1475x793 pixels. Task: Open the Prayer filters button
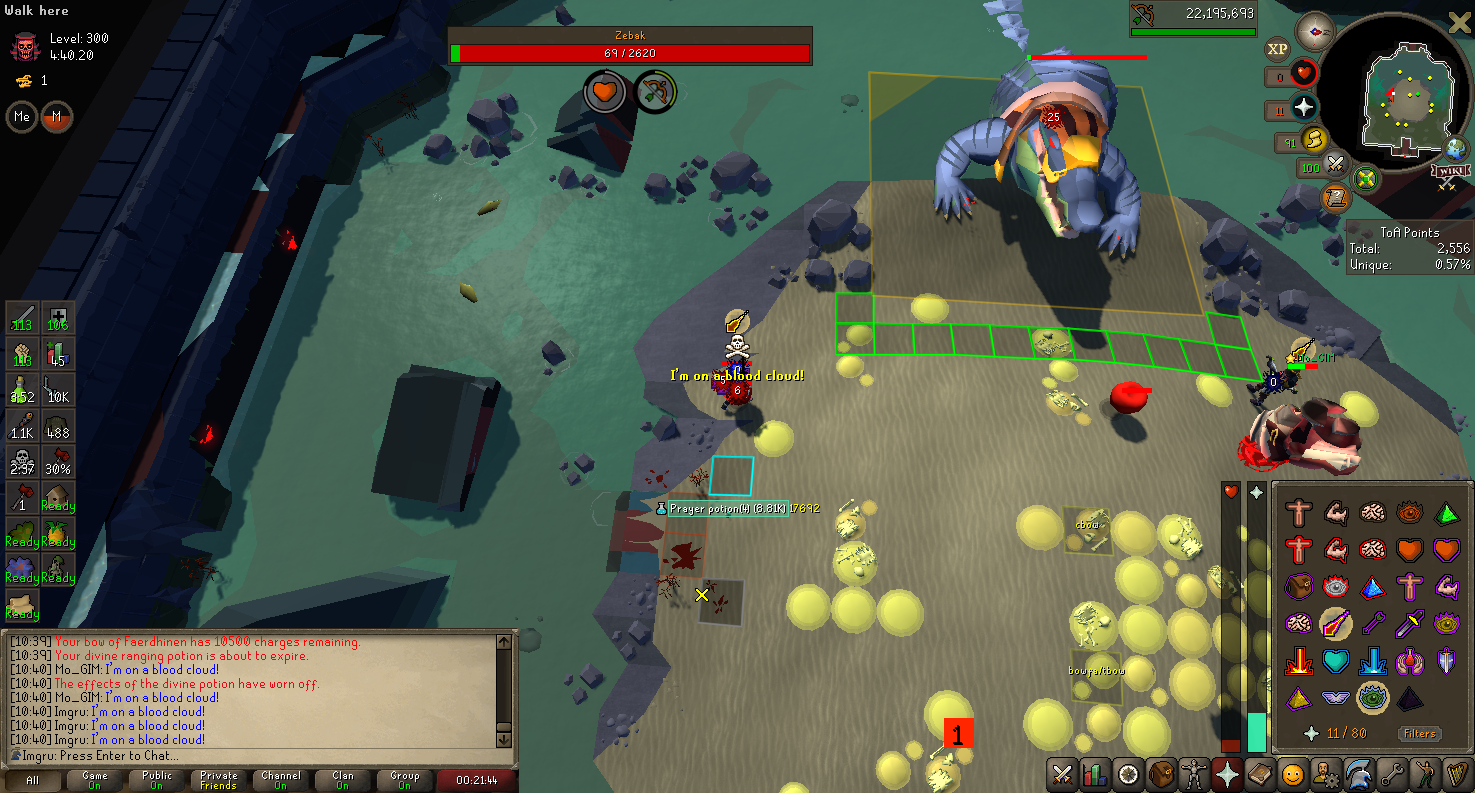click(1419, 733)
